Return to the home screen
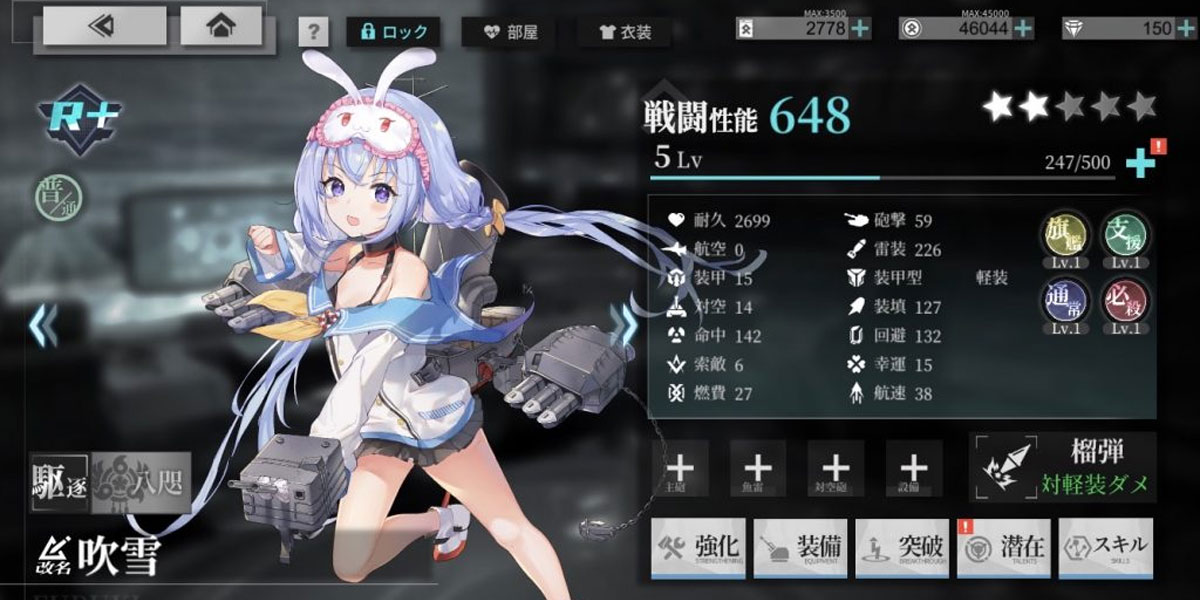The width and height of the screenshot is (1200, 600). 220,27
